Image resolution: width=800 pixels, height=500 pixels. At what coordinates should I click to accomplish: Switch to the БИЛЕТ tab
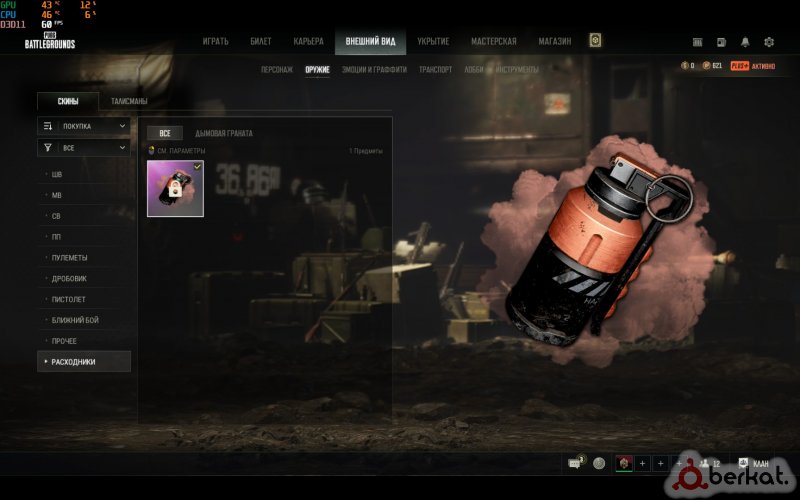(x=261, y=41)
